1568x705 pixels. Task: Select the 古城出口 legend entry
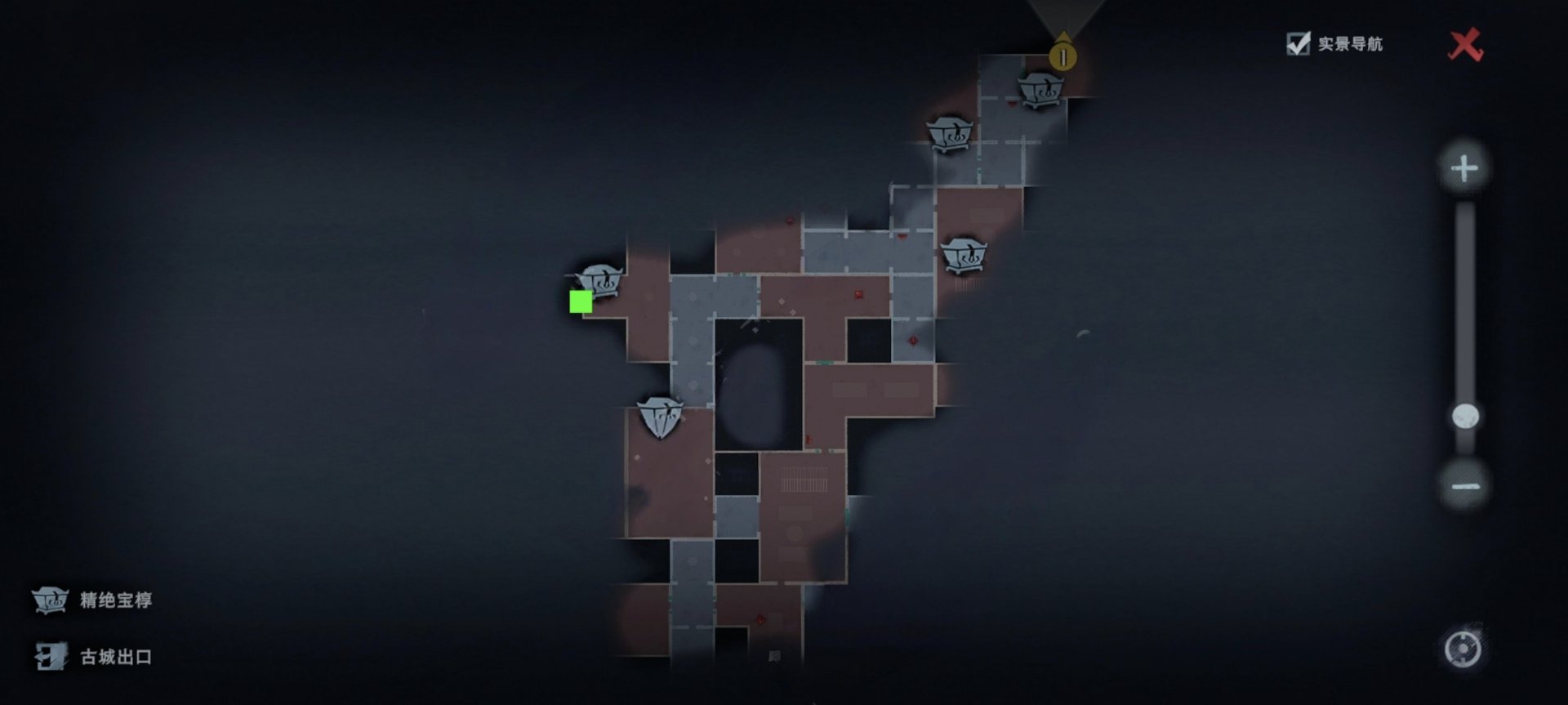tap(92, 657)
